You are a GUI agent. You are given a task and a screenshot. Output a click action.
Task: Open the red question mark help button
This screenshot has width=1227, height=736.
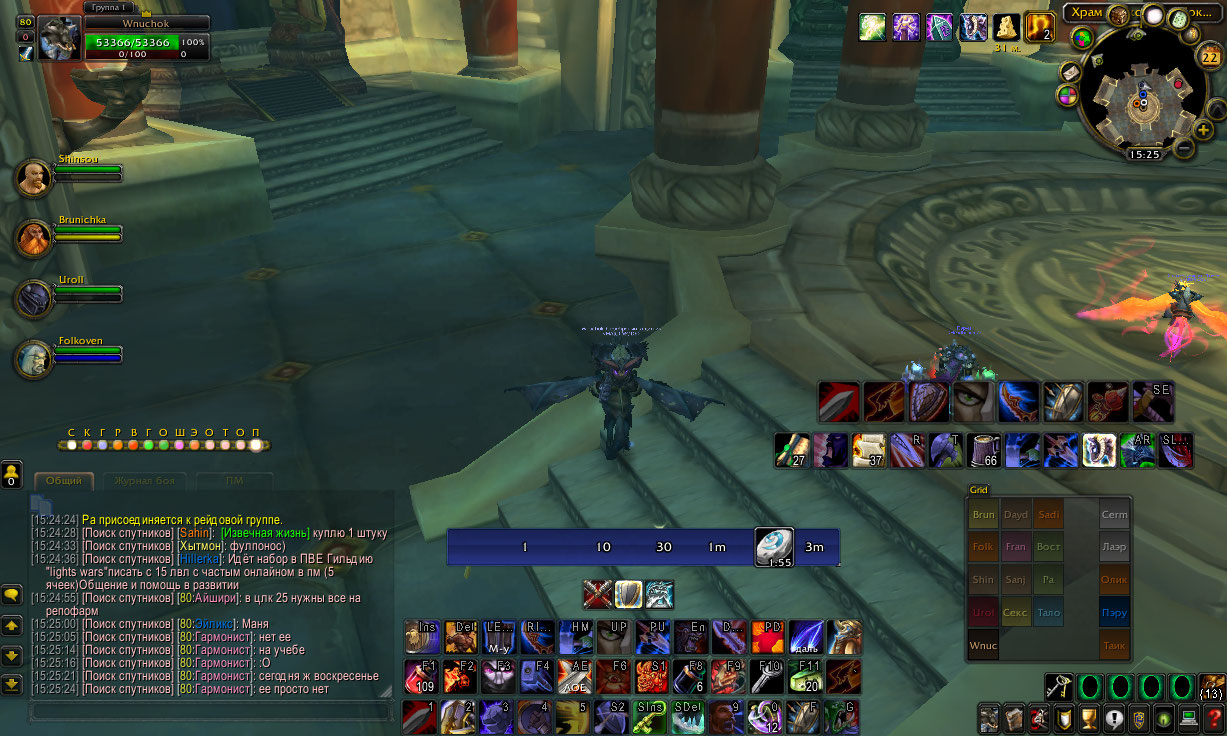point(1213,718)
